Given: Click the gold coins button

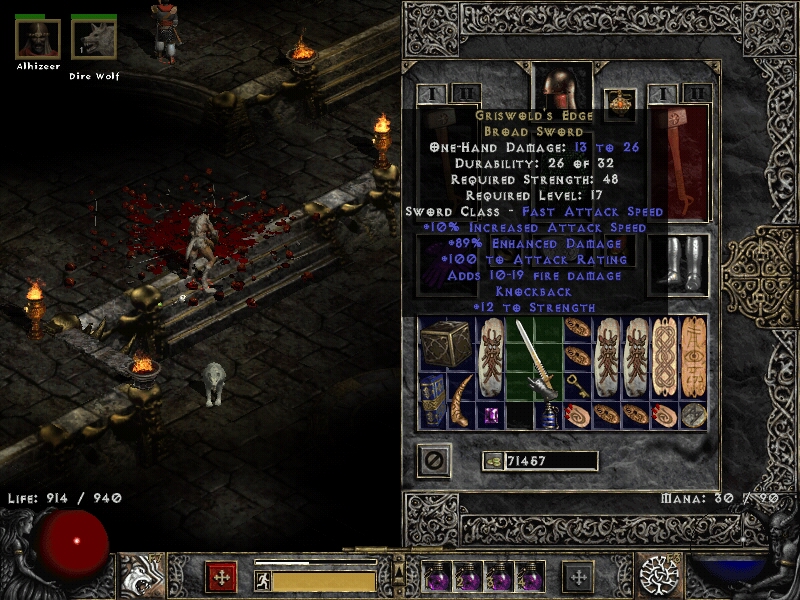Looking at the screenshot, I should [491, 461].
